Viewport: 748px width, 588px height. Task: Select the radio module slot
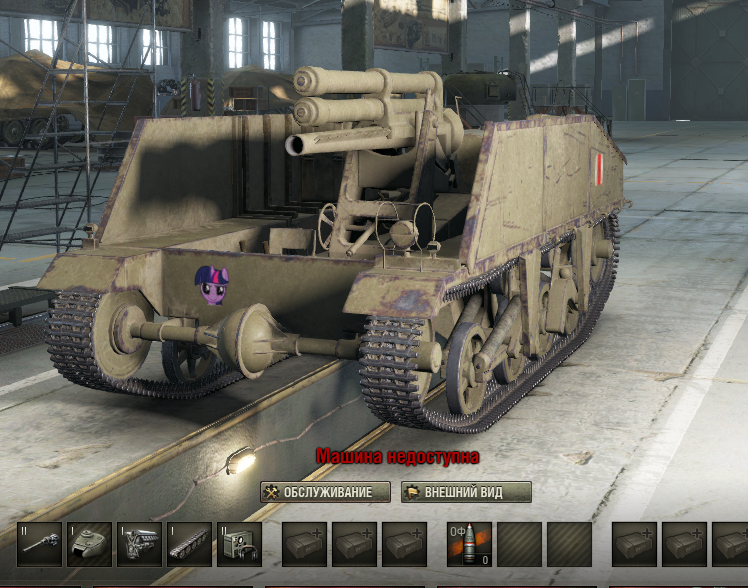point(239,544)
